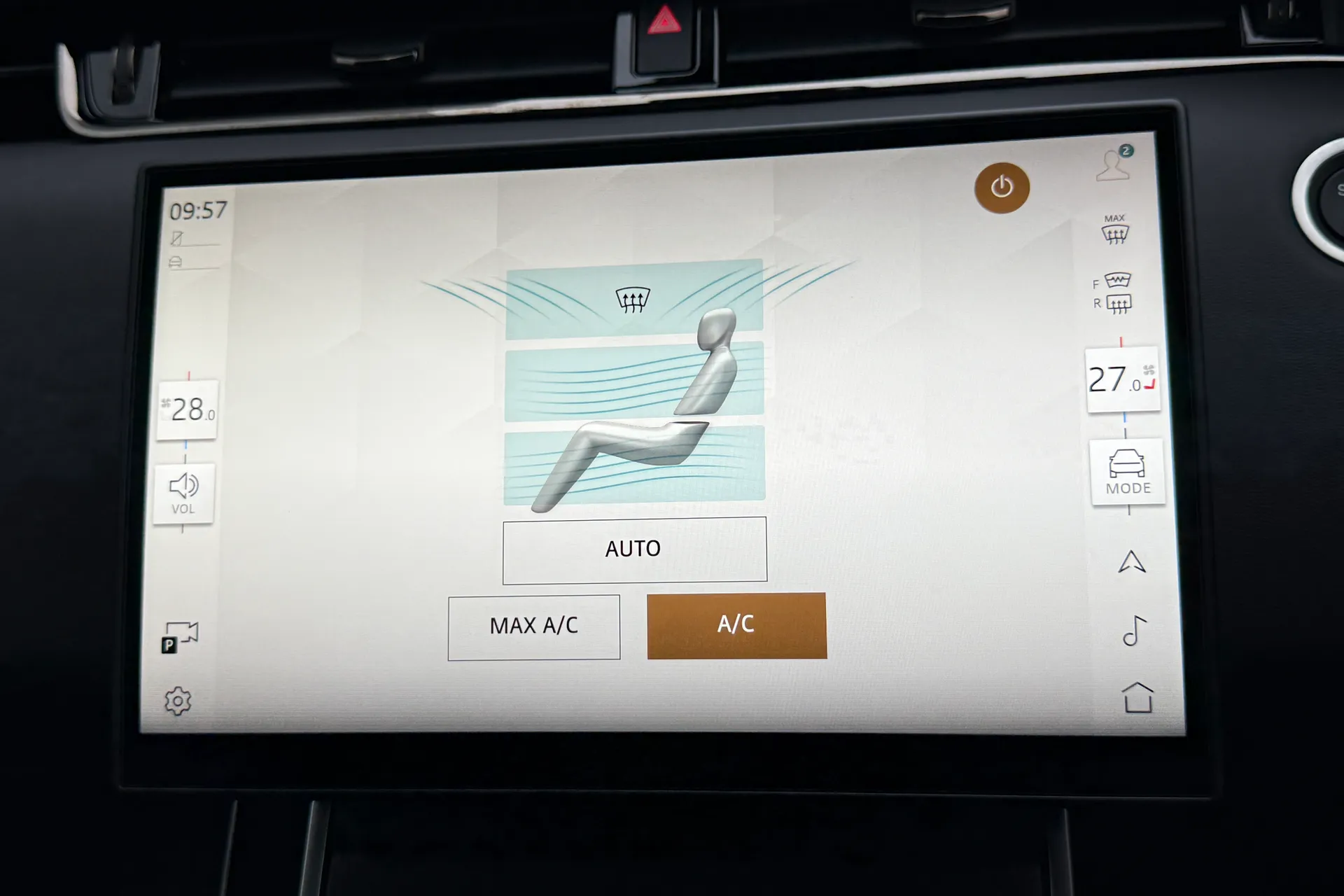Turn off climate with the power button
The height and width of the screenshot is (896, 1344).
1002,187
